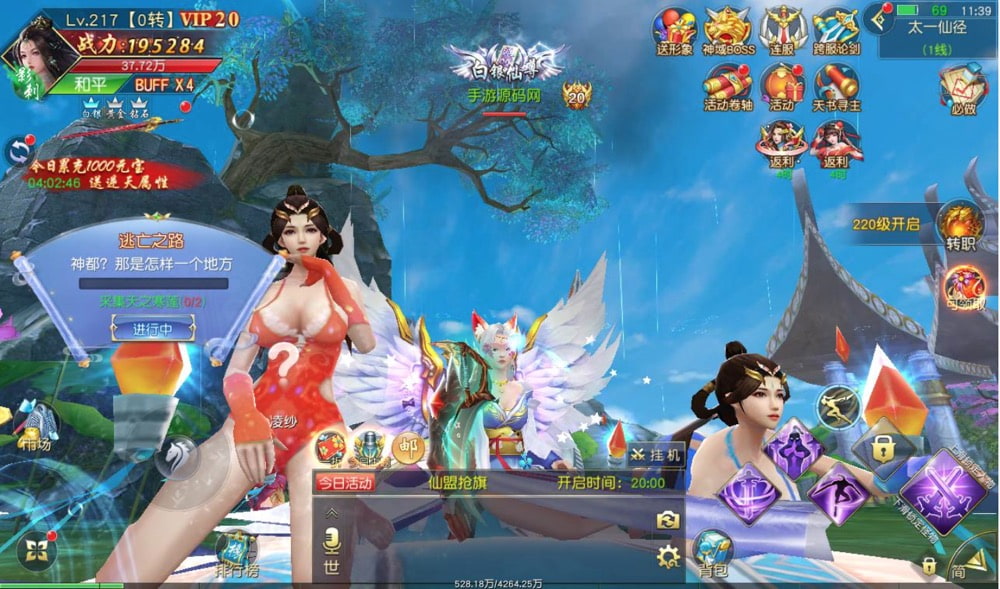Use the sprinting figure dash skill
This screenshot has width=1000, height=589.
pyautogui.click(x=838, y=406)
